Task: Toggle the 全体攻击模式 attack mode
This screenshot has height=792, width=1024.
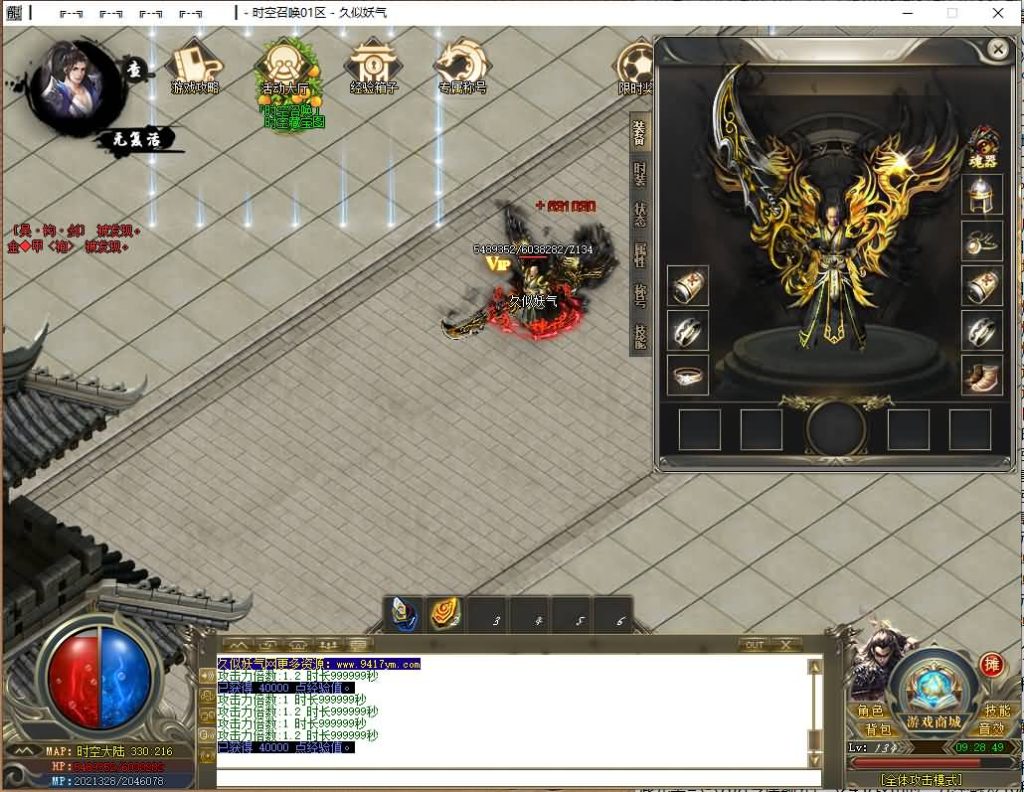Action: click(921, 779)
